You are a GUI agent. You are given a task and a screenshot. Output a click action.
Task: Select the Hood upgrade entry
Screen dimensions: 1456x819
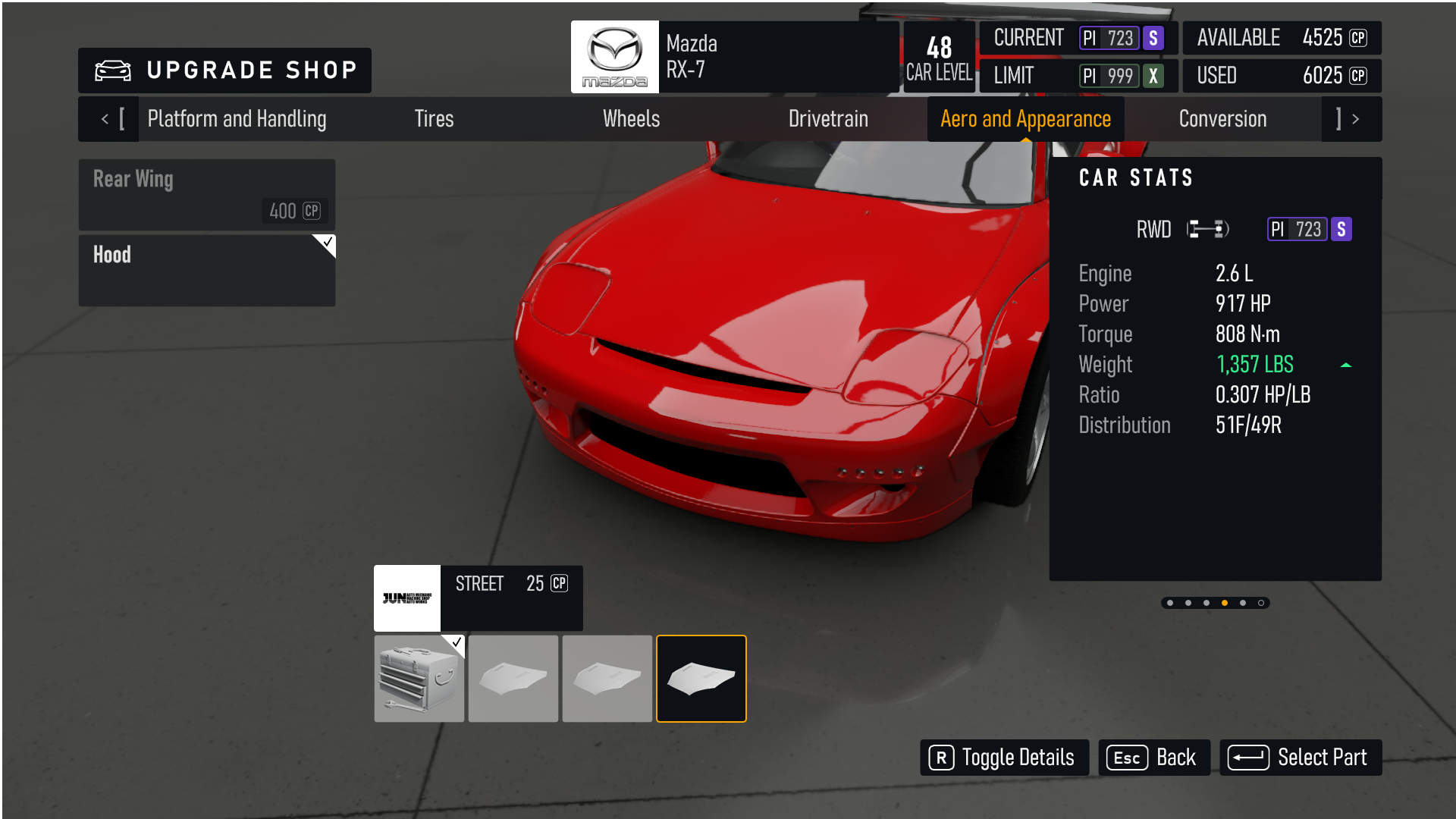[x=207, y=270]
